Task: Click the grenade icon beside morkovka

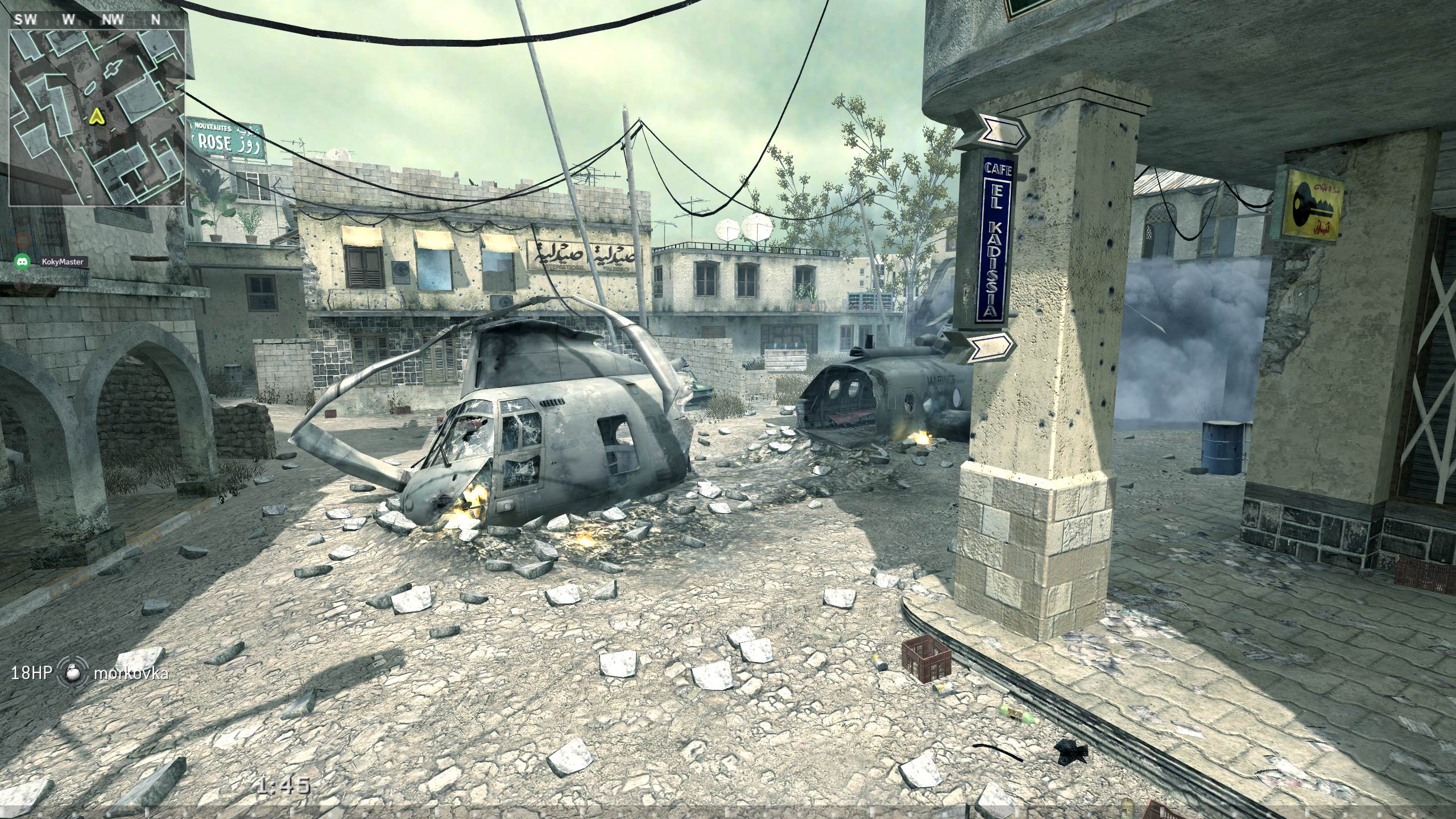Action: point(73,673)
